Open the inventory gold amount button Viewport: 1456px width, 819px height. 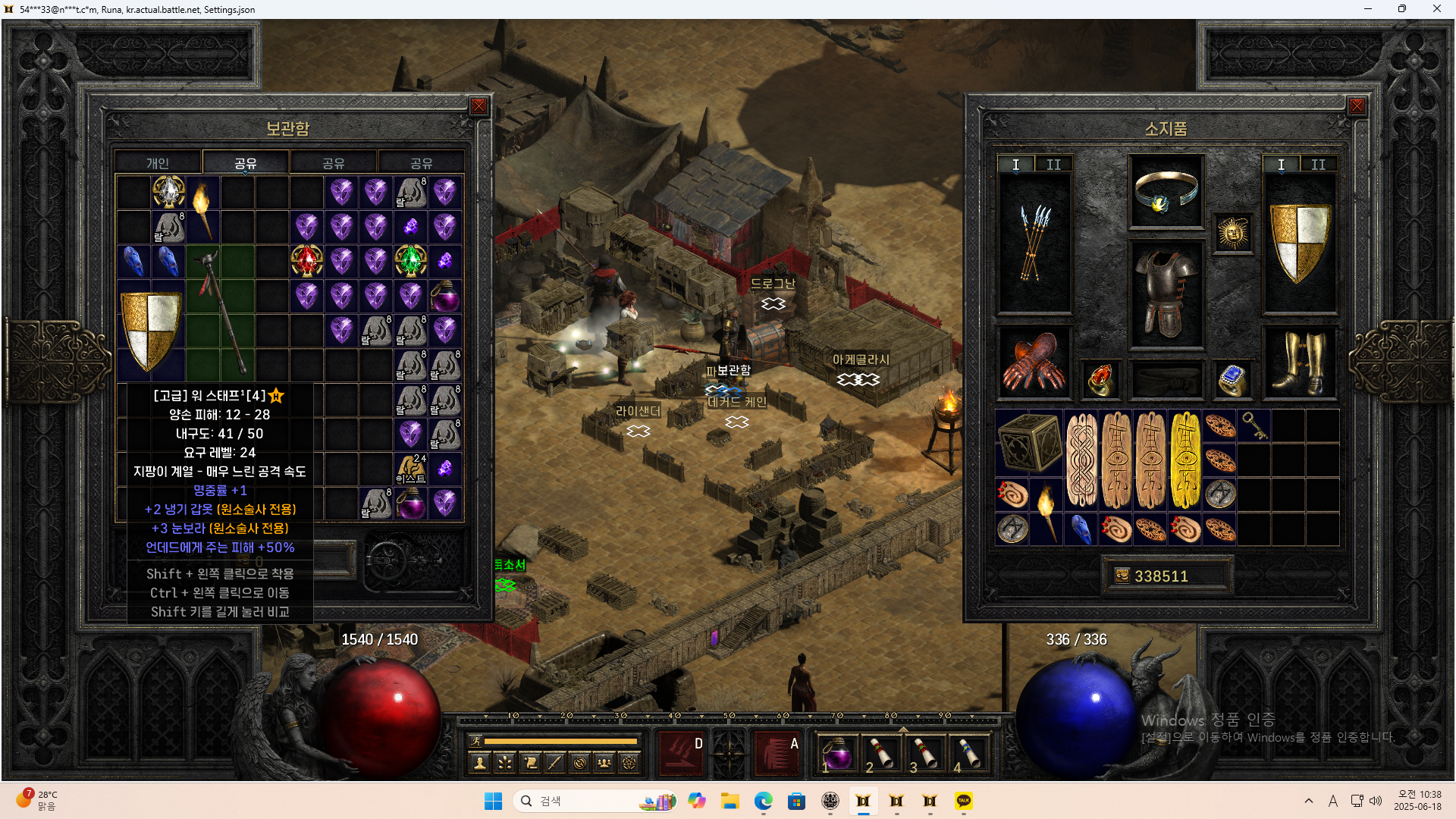click(1123, 576)
